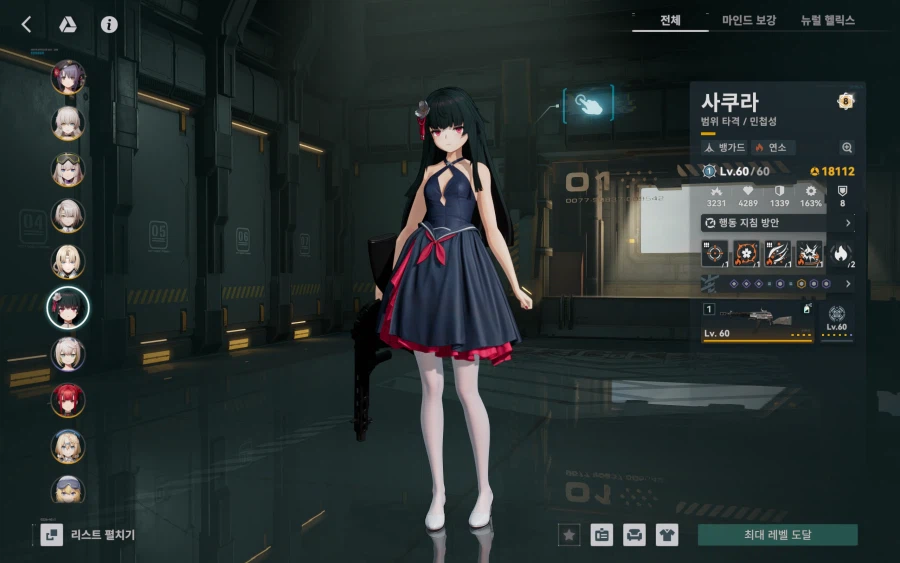The width and height of the screenshot is (900, 563).
Task: Select the crosshair skill icon
Action: pyautogui.click(x=715, y=254)
